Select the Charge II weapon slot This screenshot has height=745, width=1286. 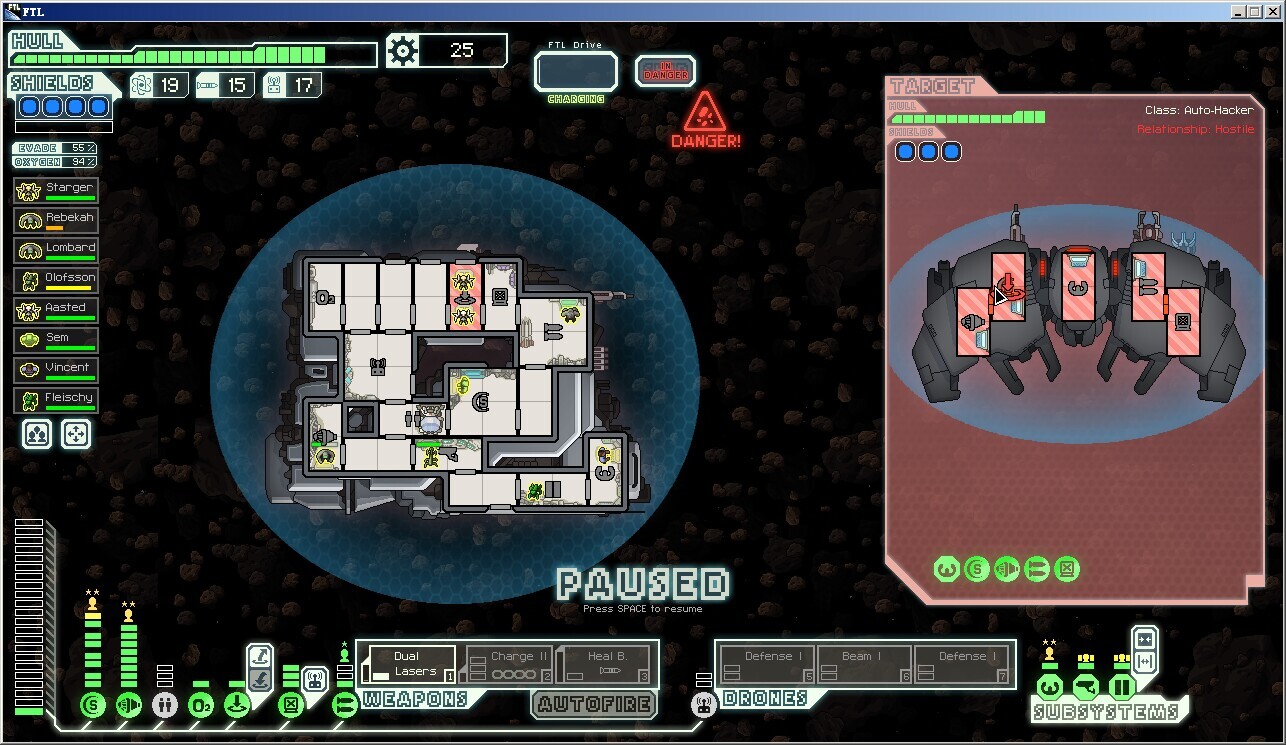click(x=510, y=664)
